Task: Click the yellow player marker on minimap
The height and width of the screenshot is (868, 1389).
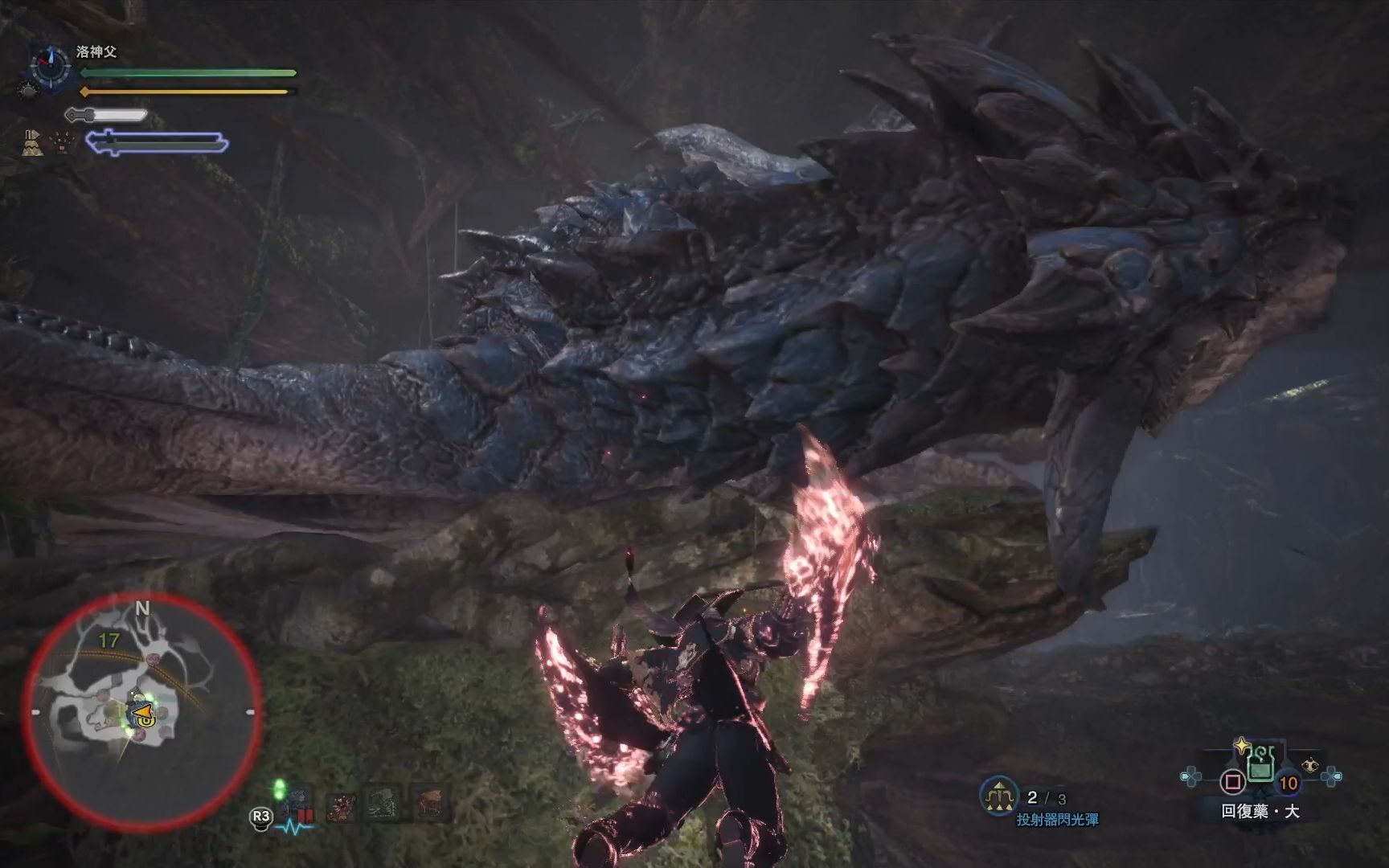Action: point(141,712)
